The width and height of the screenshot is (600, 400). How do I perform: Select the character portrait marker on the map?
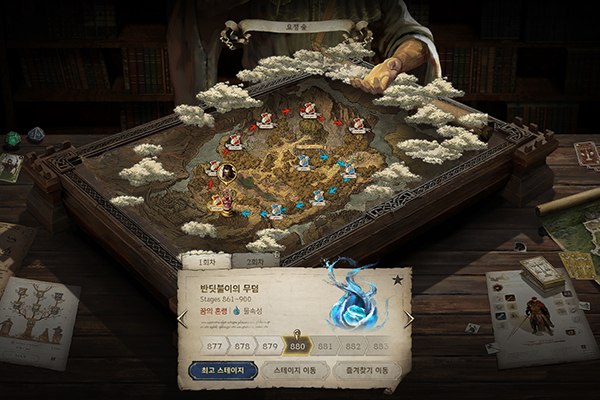point(229,172)
